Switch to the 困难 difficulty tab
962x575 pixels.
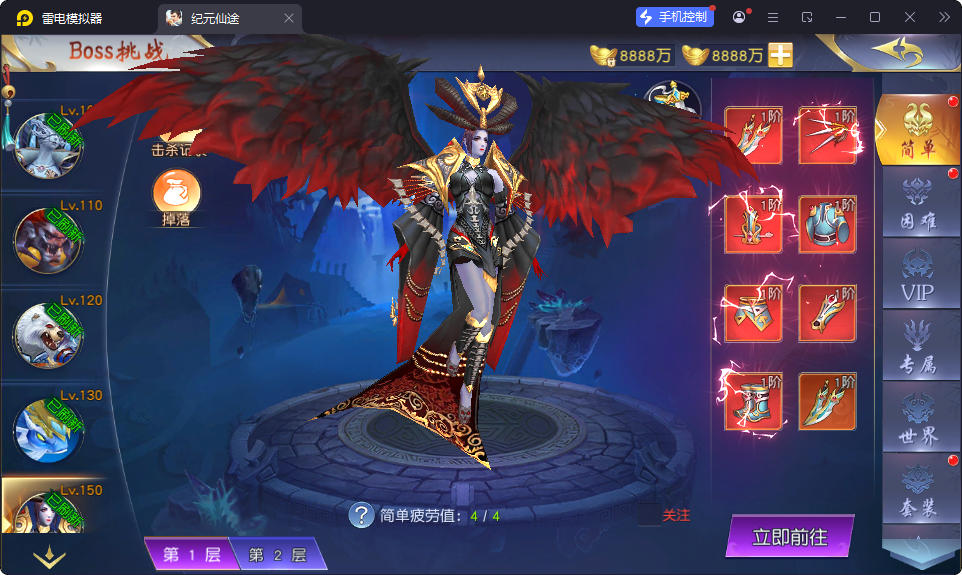pyautogui.click(x=917, y=204)
